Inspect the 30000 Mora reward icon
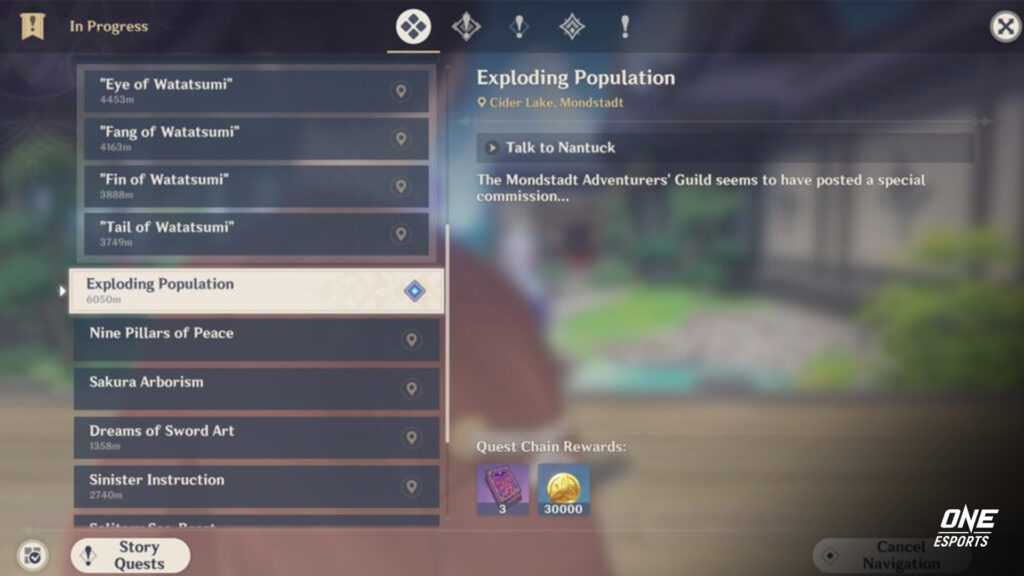This screenshot has height=576, width=1024. [x=564, y=488]
